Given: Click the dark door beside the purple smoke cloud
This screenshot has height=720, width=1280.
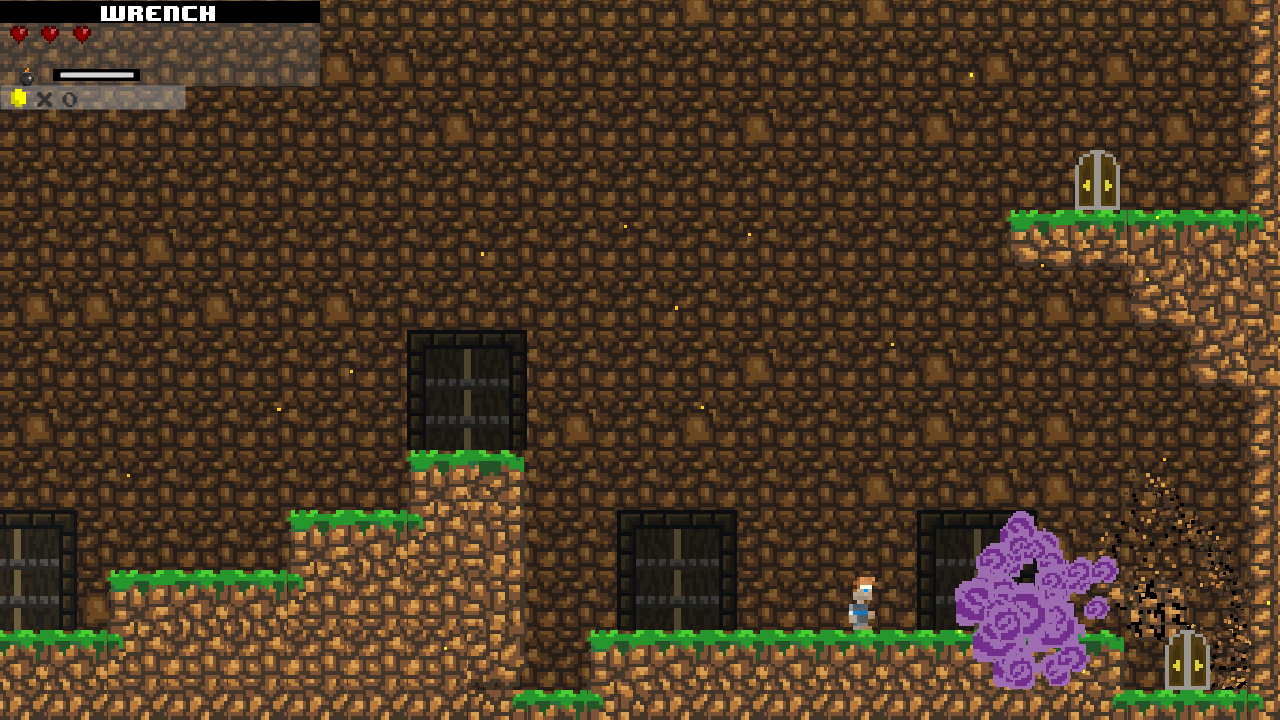Looking at the screenshot, I should (948, 570).
